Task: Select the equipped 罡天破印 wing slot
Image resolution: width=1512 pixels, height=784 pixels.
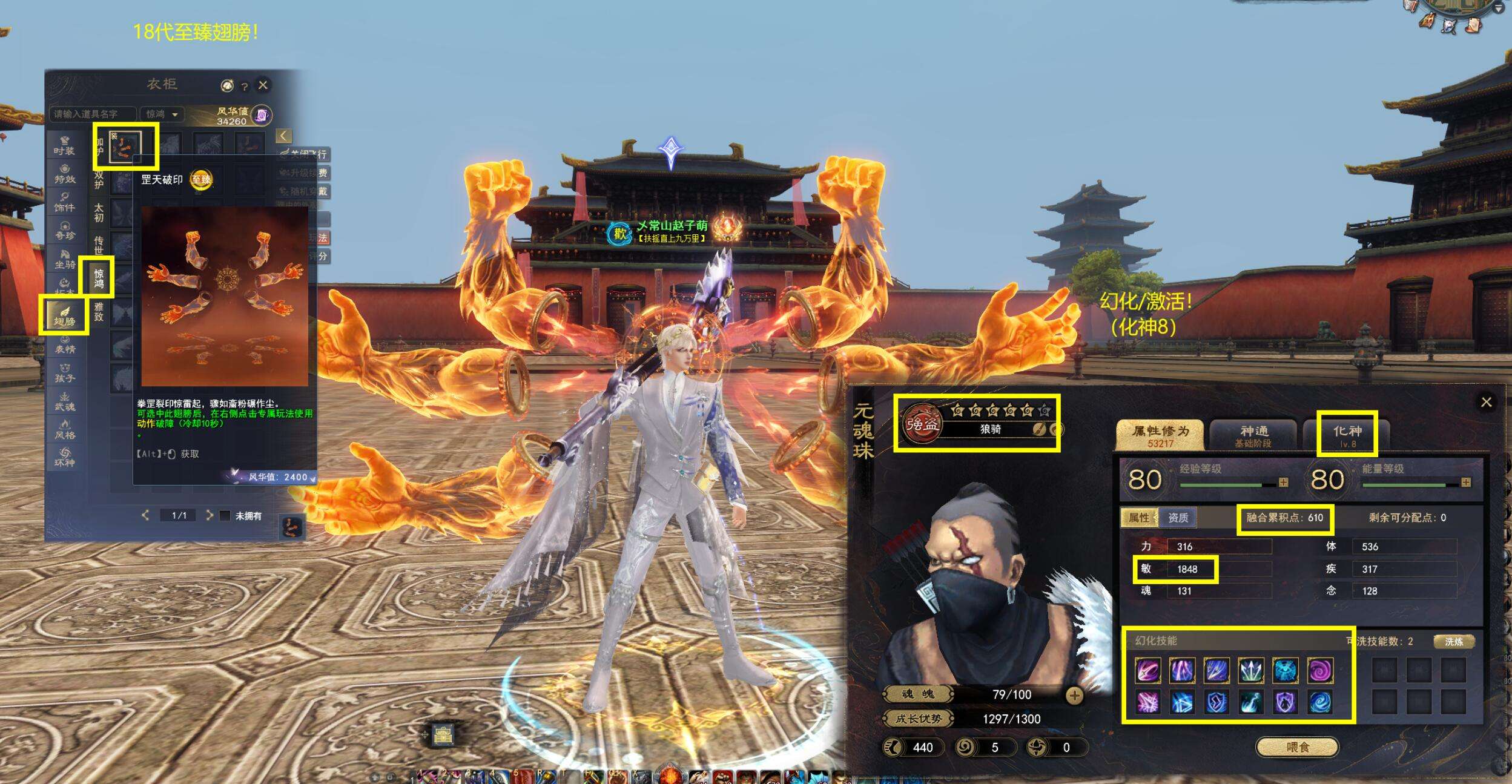Action: [x=125, y=147]
